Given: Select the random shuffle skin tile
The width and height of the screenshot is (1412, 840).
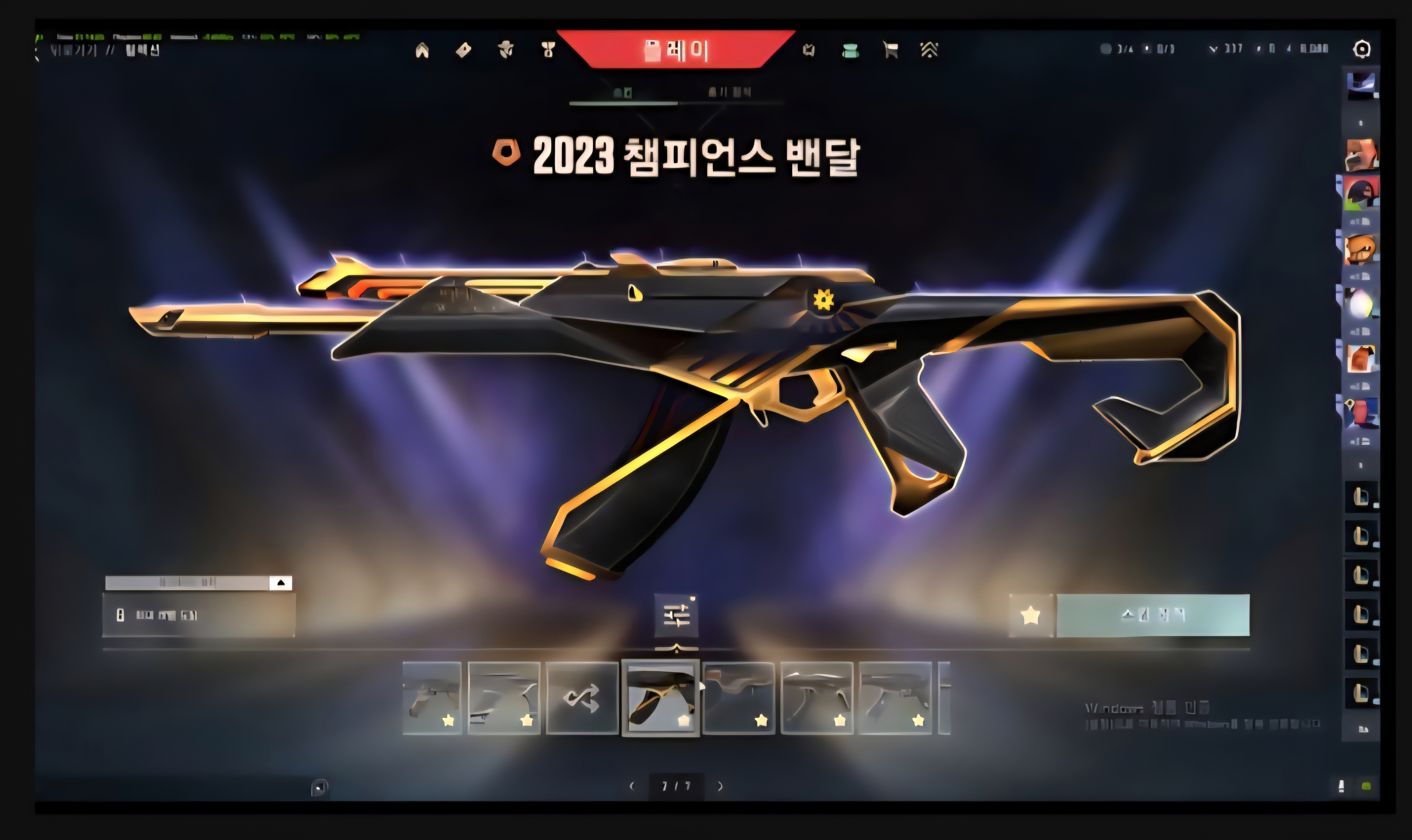Looking at the screenshot, I should coord(582,698).
